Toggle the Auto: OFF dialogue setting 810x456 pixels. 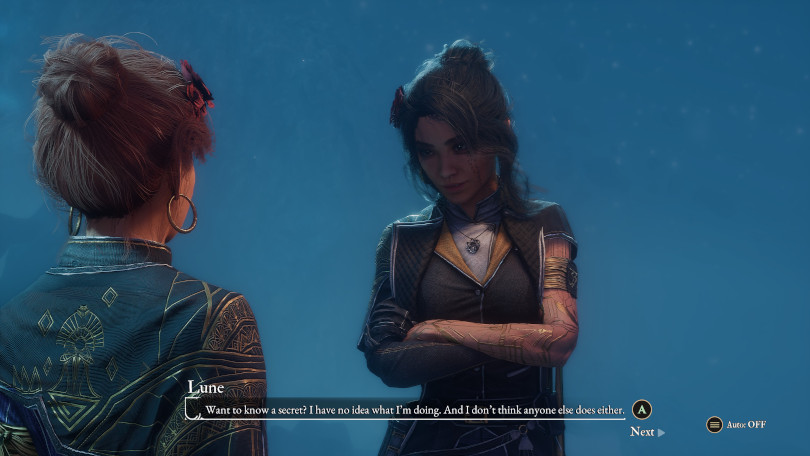(x=736, y=425)
